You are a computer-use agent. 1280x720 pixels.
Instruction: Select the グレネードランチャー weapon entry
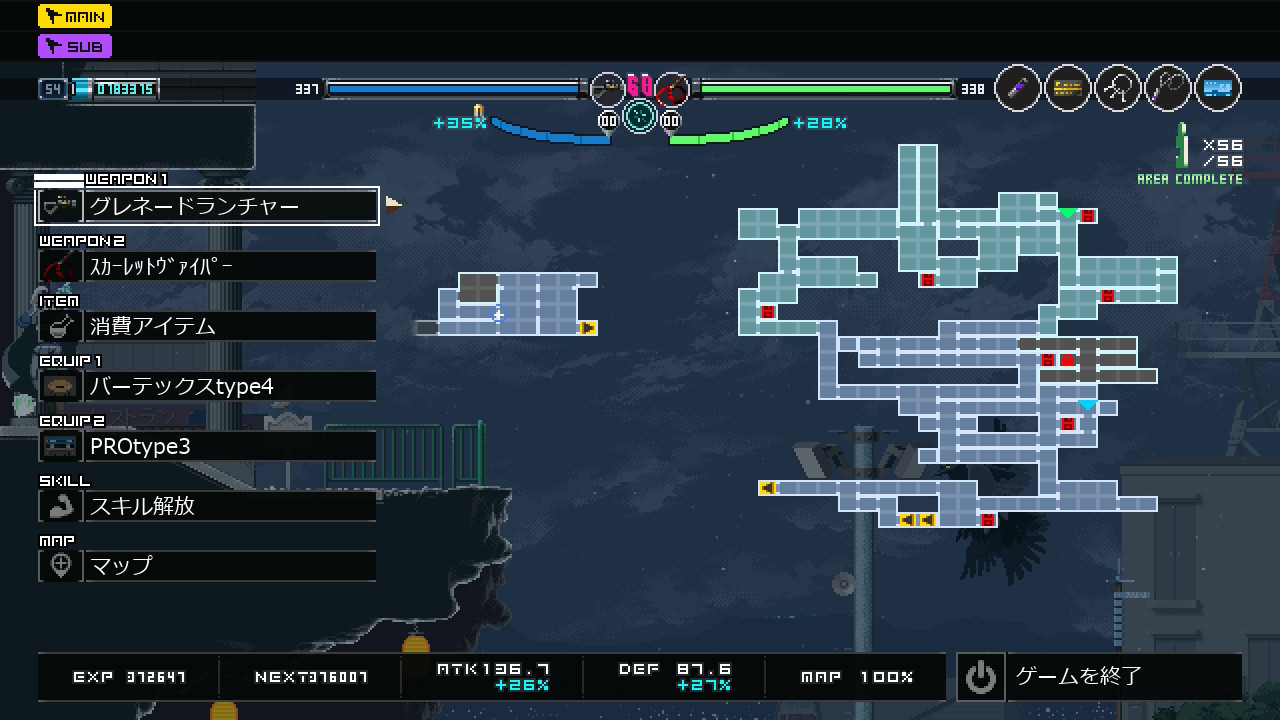207,206
